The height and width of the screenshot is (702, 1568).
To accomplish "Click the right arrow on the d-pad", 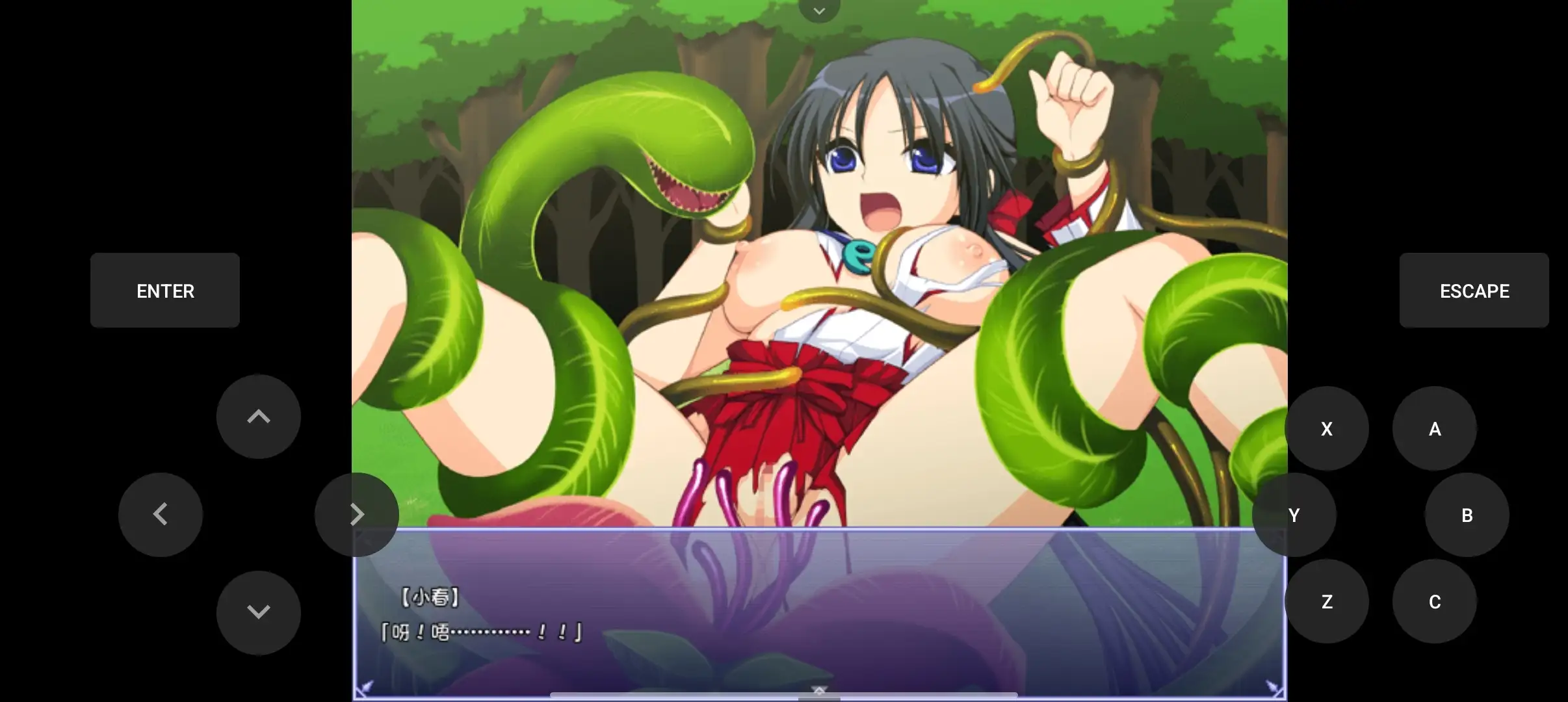I will coord(357,514).
